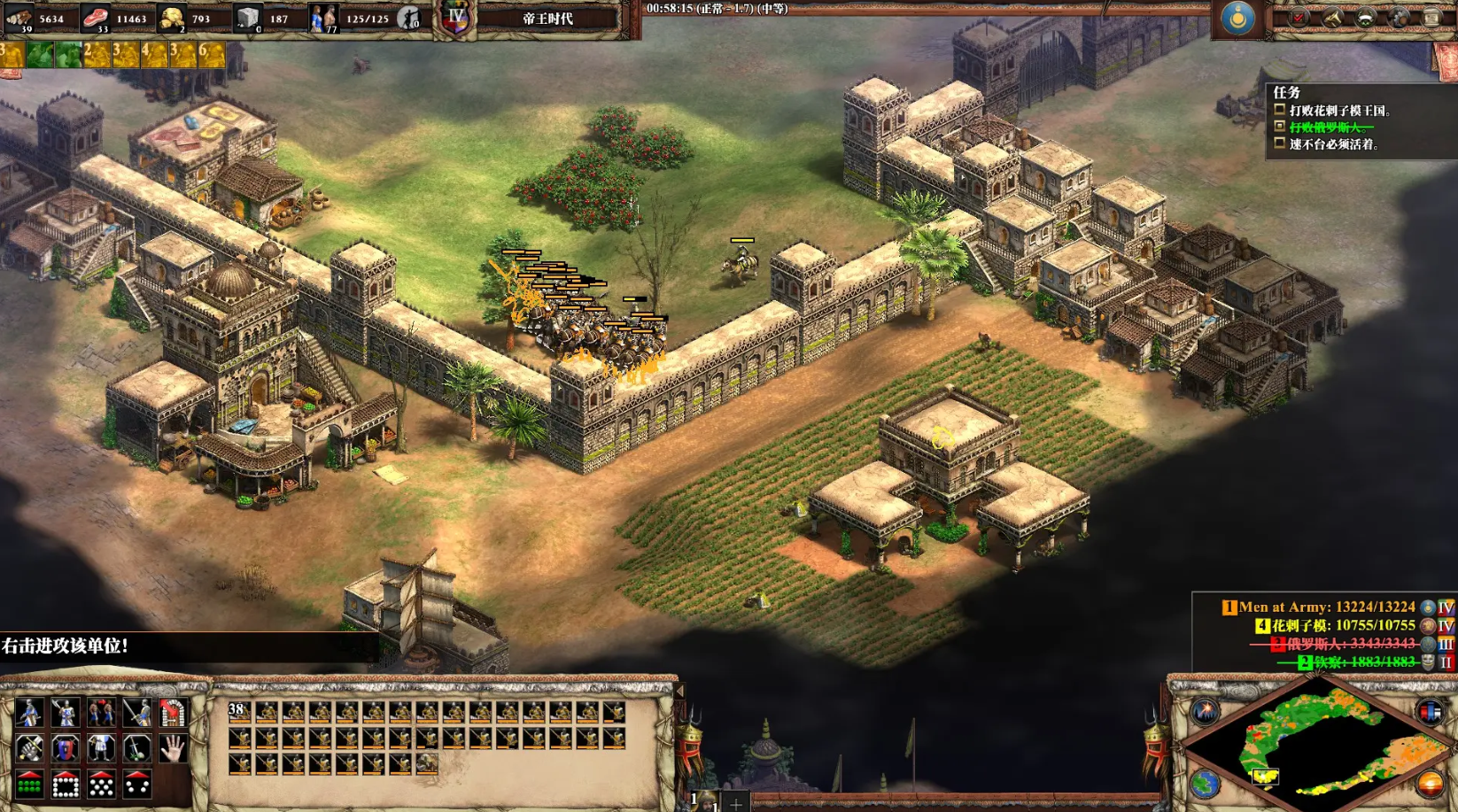Select the unit portrait numbered 38
Screen dimensions: 1458x812
point(239,713)
